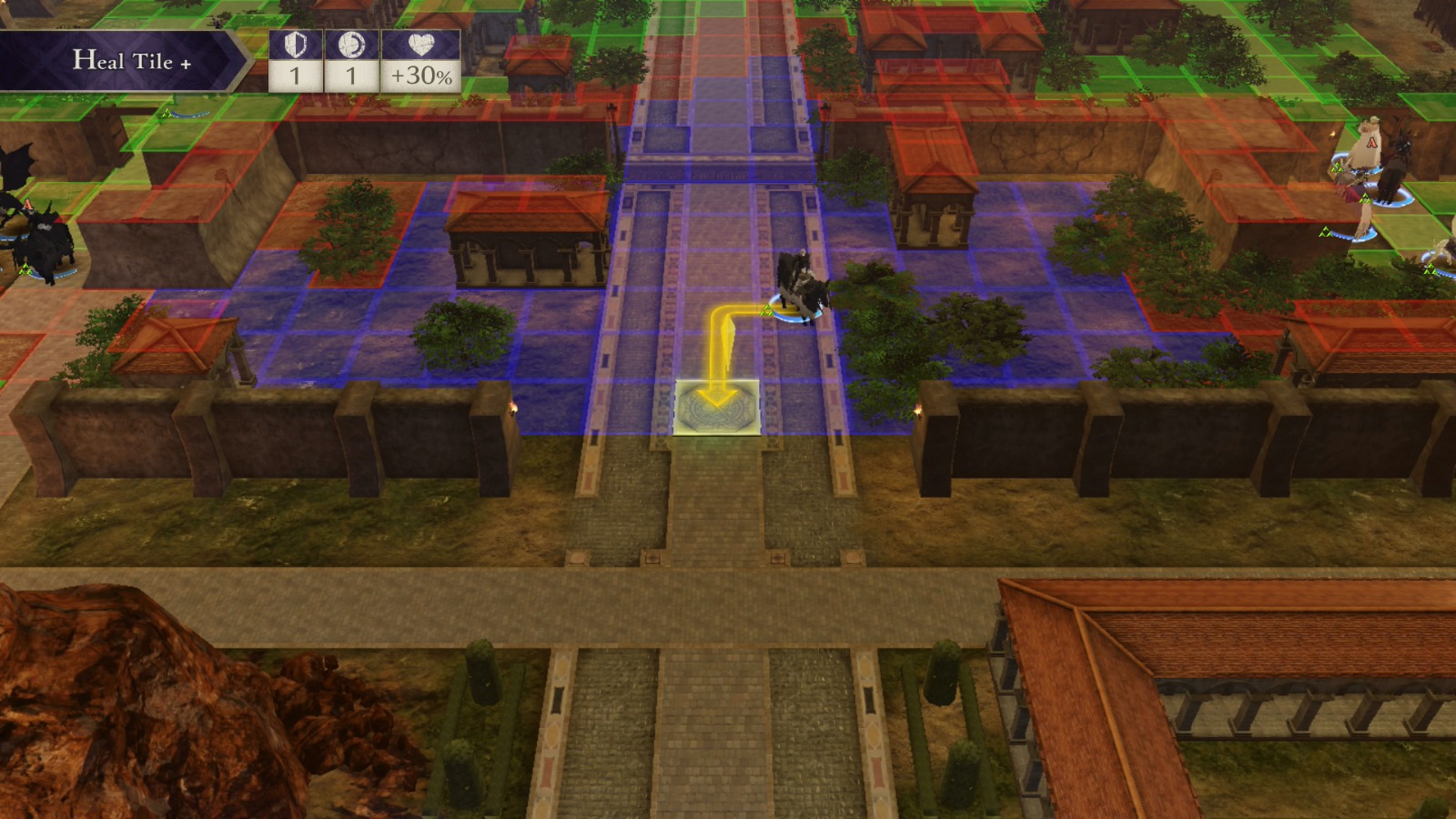The image size is (1456, 819).
Task: Click the shield defense icon in the stat panel
Action: (x=298, y=45)
